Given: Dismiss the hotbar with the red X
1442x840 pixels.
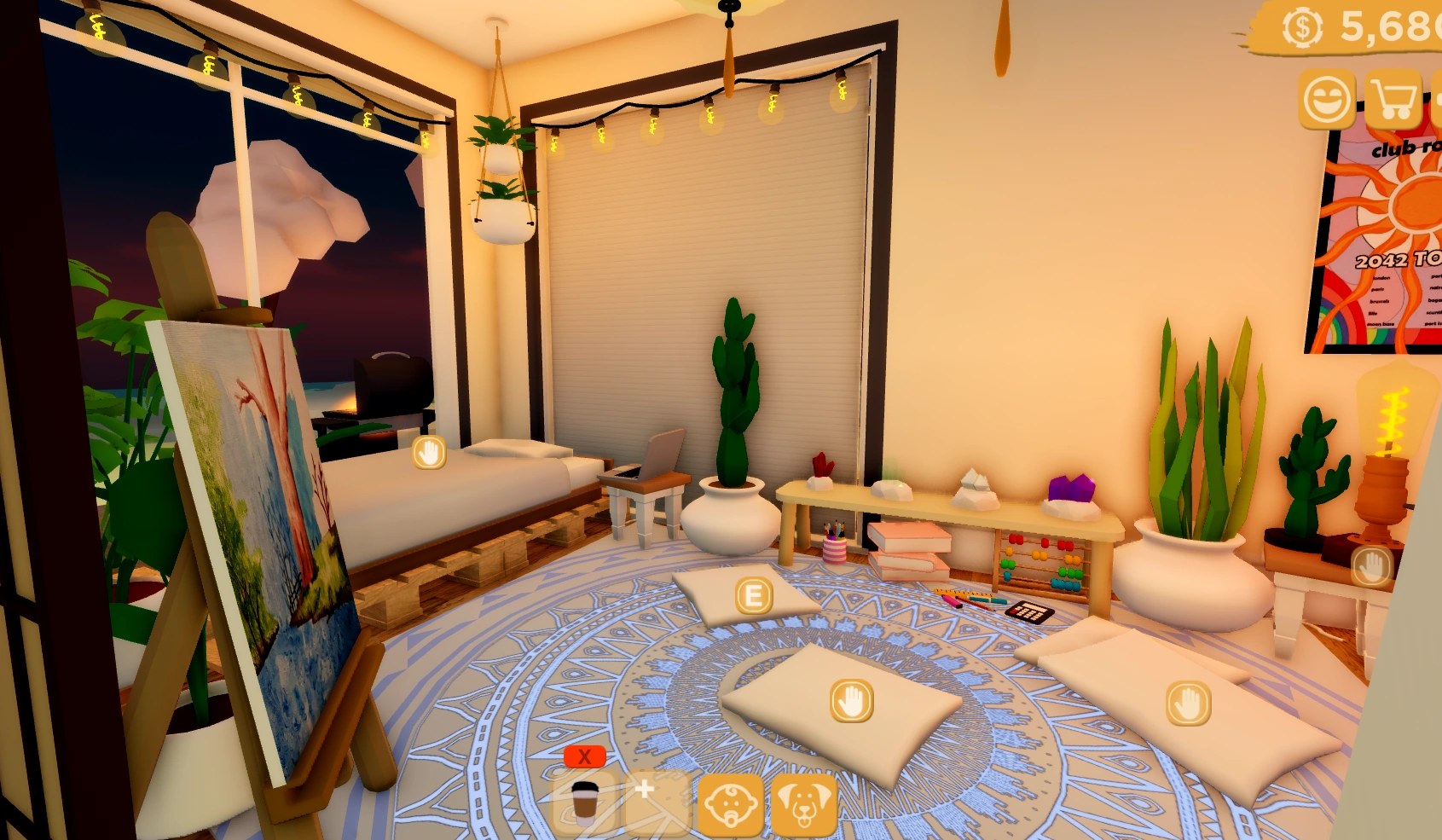Looking at the screenshot, I should [x=584, y=756].
